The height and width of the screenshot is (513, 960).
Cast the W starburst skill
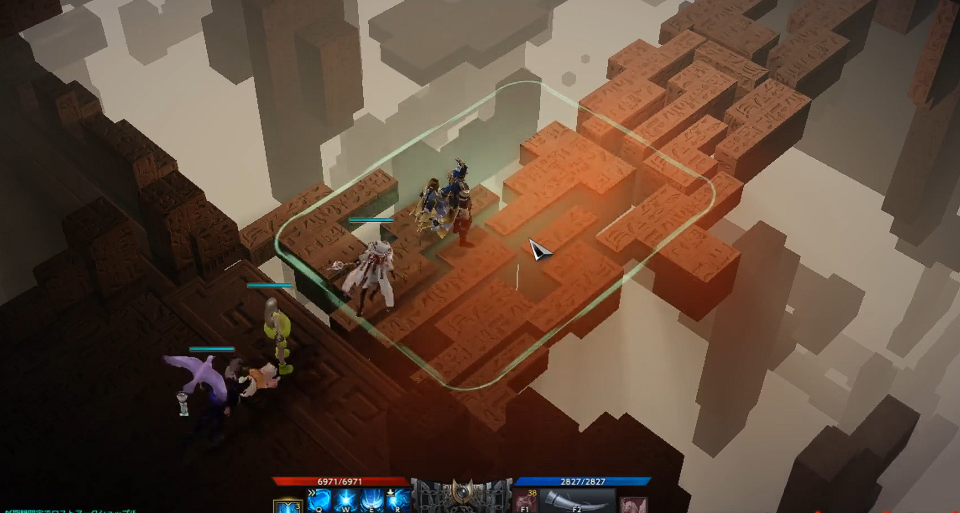[x=348, y=501]
